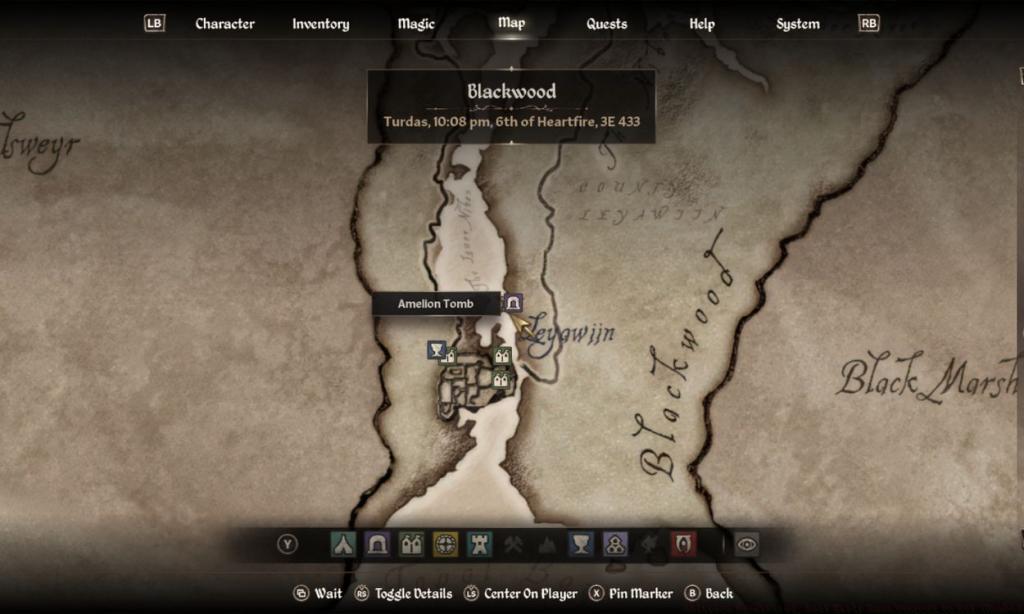Screen dimensions: 1024x614
Task: Toggle the purple three-circles filter icon
Action: tap(615, 544)
